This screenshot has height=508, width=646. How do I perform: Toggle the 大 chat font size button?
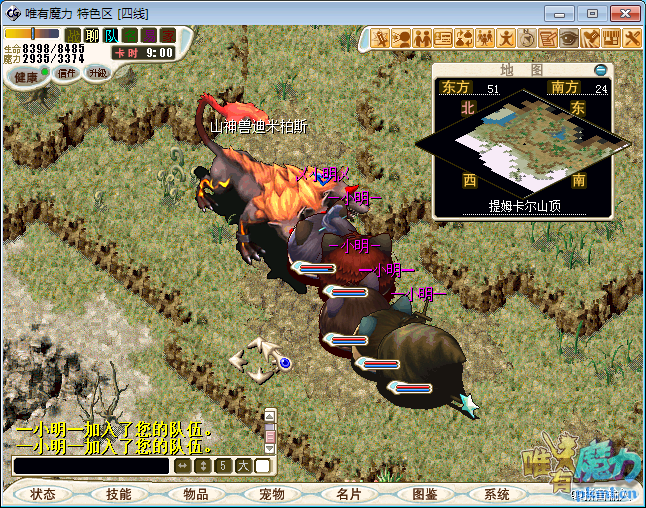[x=243, y=466]
